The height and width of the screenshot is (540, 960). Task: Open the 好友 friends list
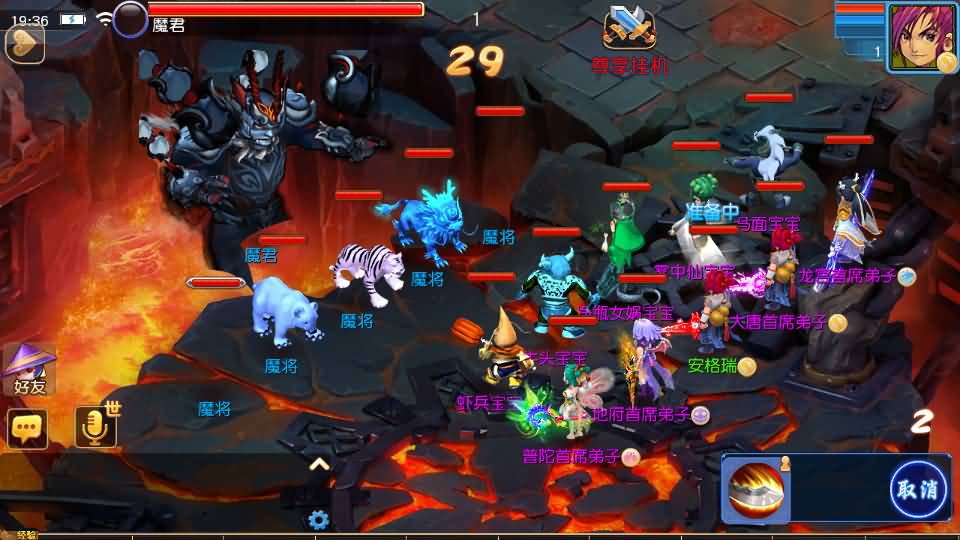[x=25, y=368]
